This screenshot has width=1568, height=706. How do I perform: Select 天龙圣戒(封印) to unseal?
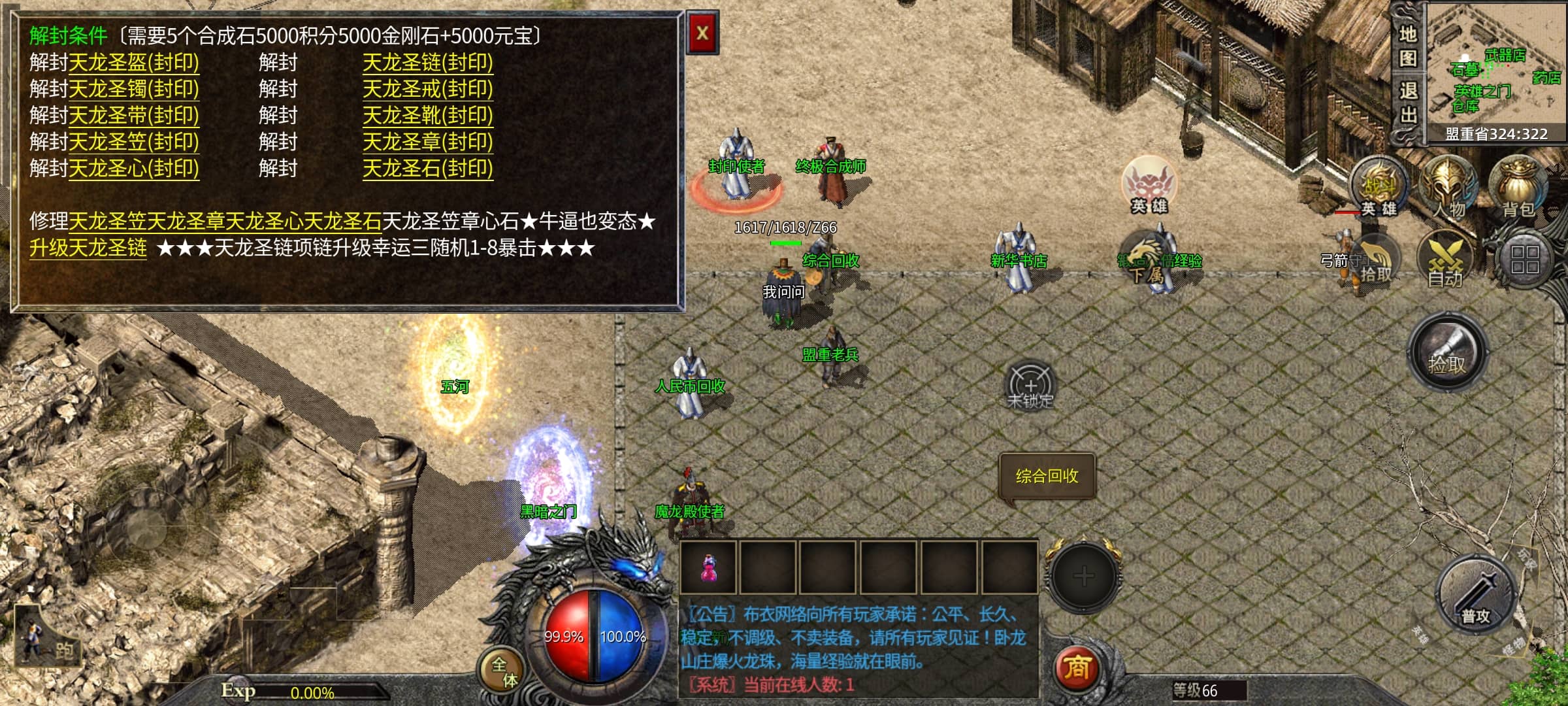pos(427,89)
